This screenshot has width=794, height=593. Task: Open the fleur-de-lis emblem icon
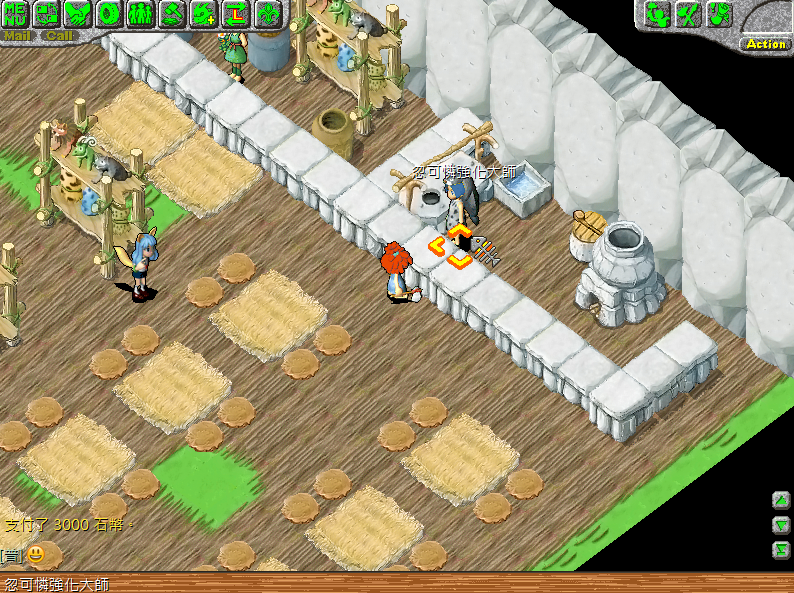267,14
